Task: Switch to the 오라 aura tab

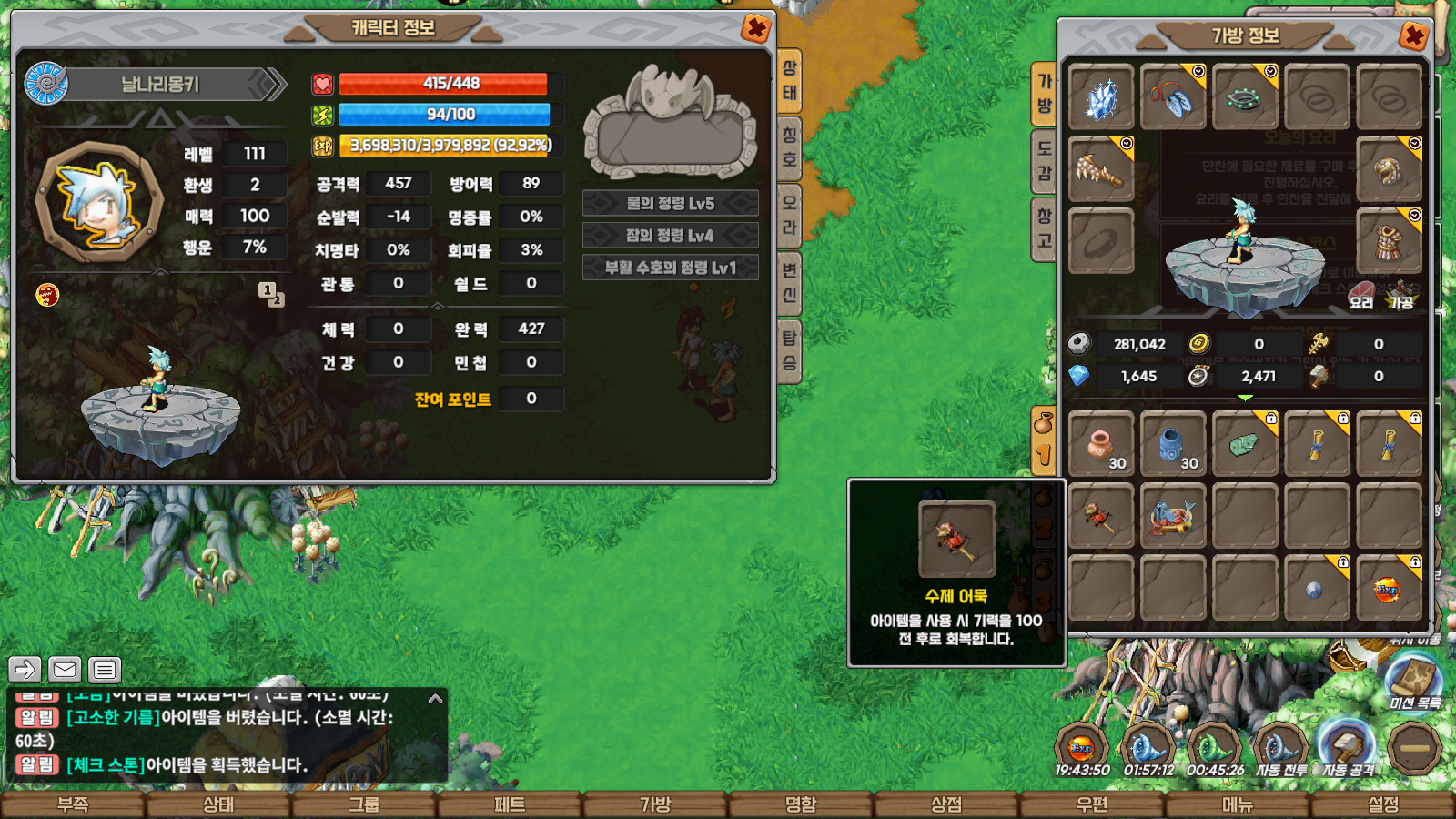Action: coord(789,216)
